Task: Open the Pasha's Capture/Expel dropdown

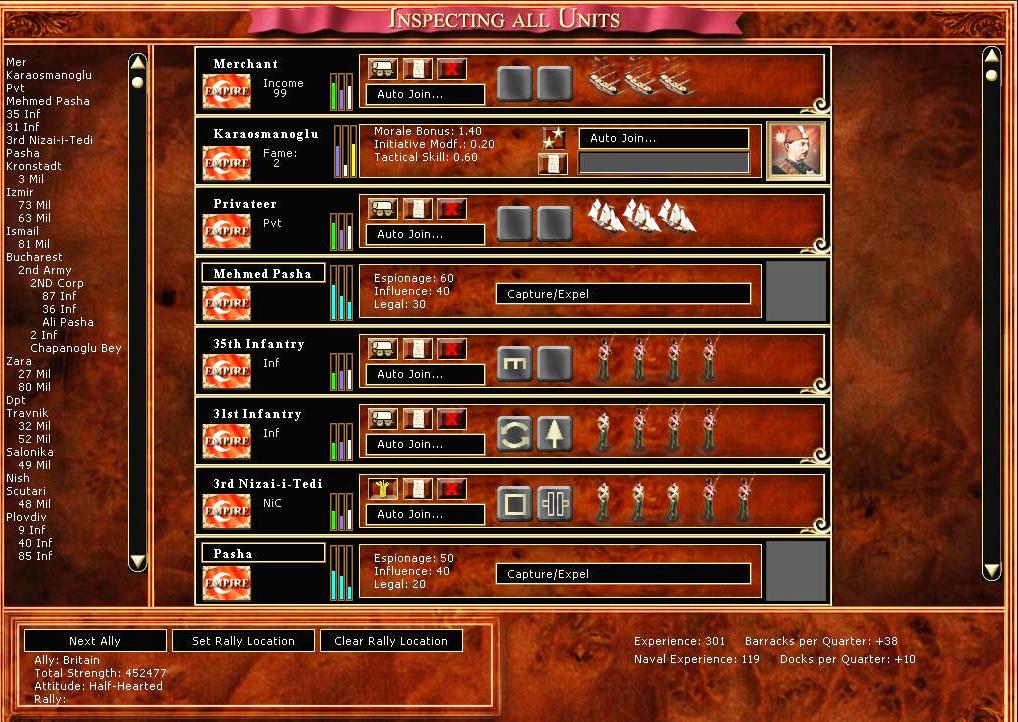Action: [623, 574]
